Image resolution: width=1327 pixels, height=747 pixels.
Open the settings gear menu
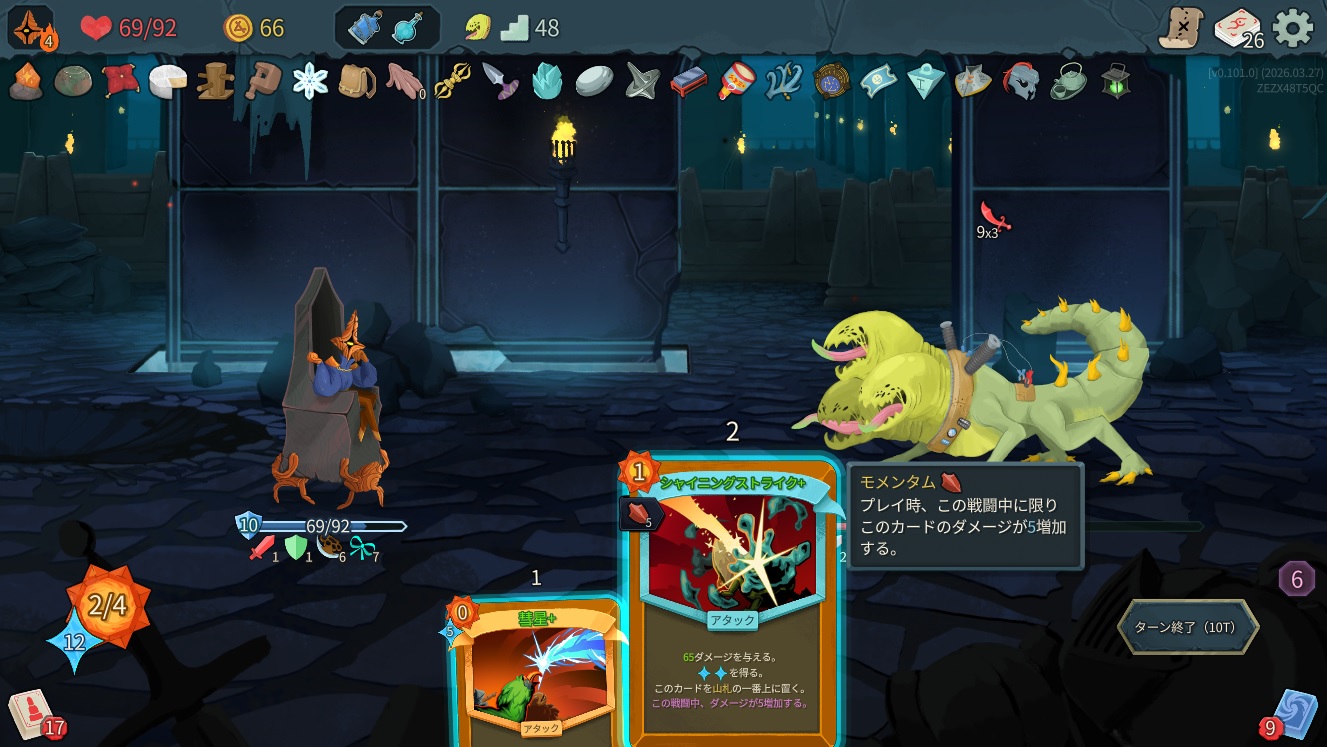pos(1292,28)
